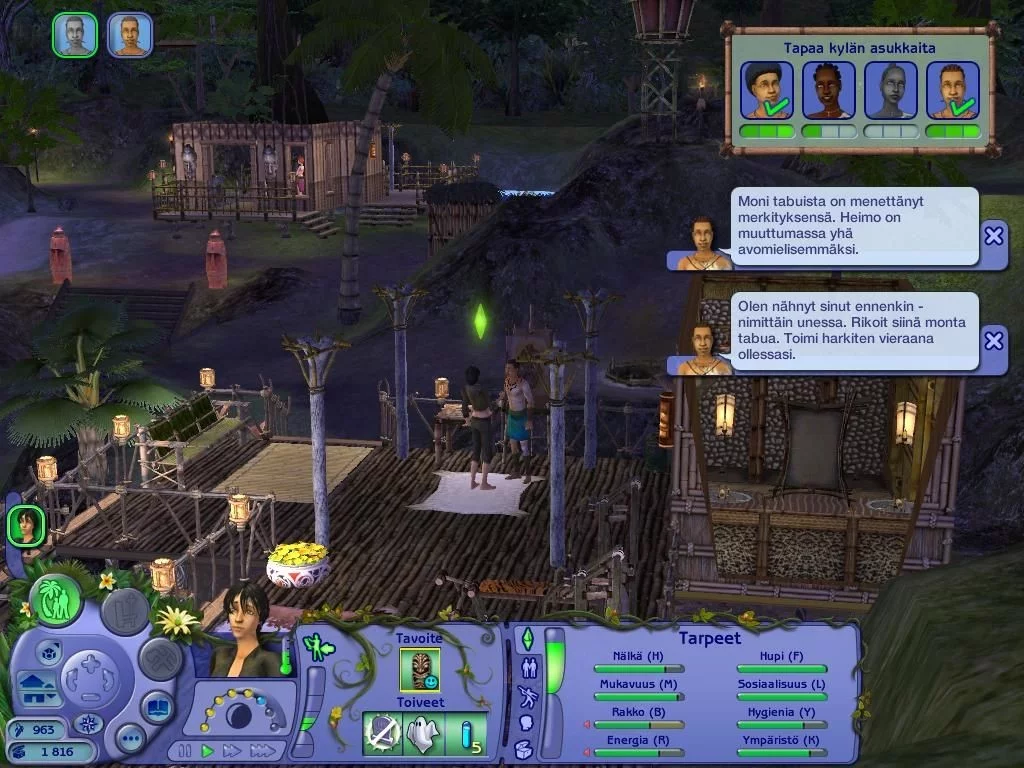Close the upper villager dialogue message

pyautogui.click(x=993, y=236)
